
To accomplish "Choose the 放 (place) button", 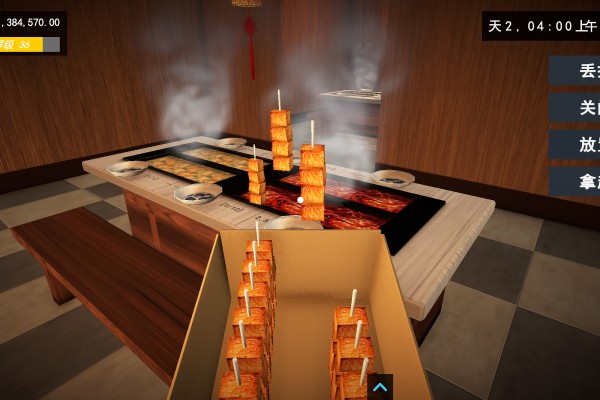I will (576, 145).
